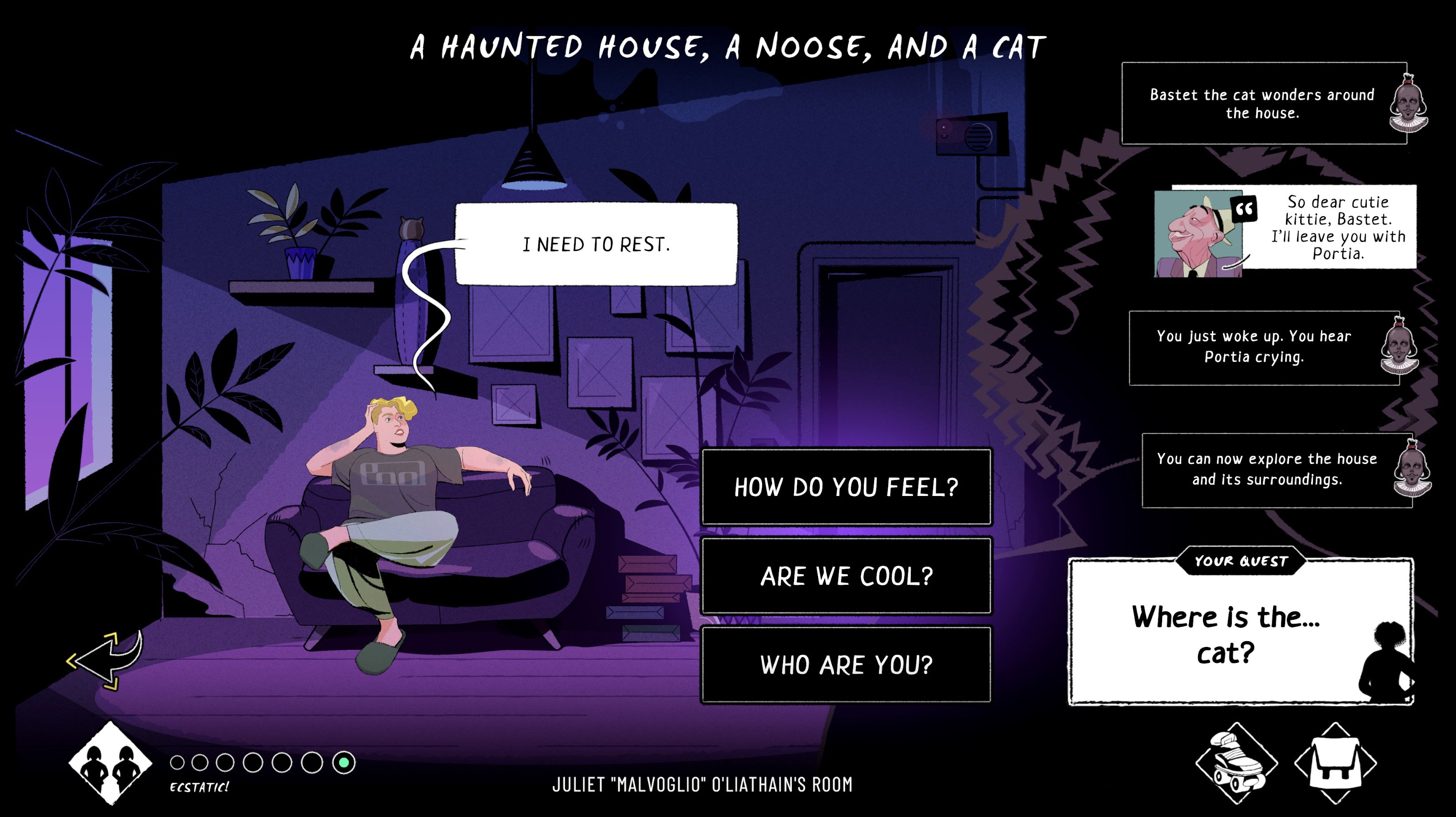
Task: Click the back arrow to leave the room
Action: [105, 660]
